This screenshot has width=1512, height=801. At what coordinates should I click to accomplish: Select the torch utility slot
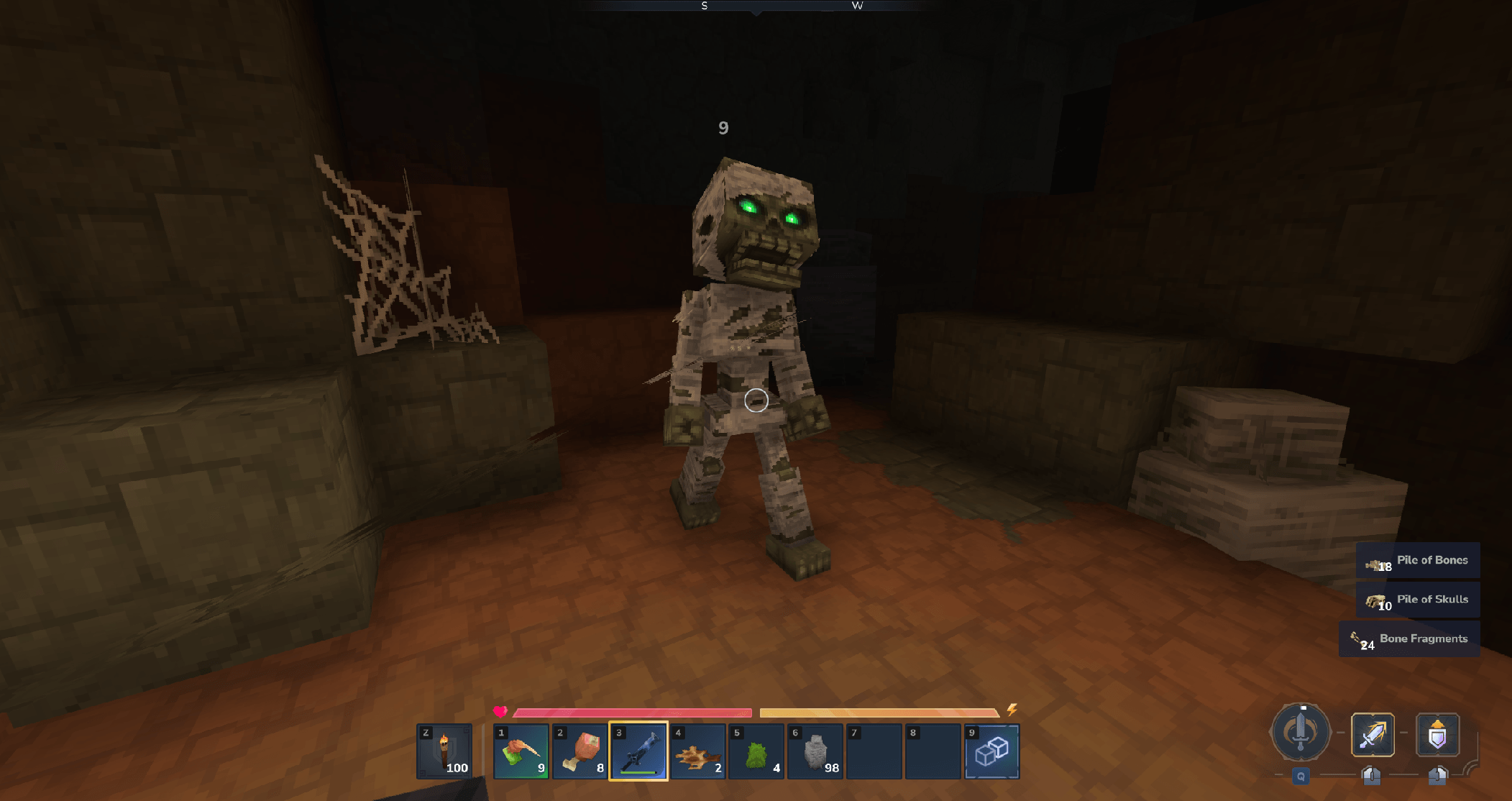pos(444,751)
